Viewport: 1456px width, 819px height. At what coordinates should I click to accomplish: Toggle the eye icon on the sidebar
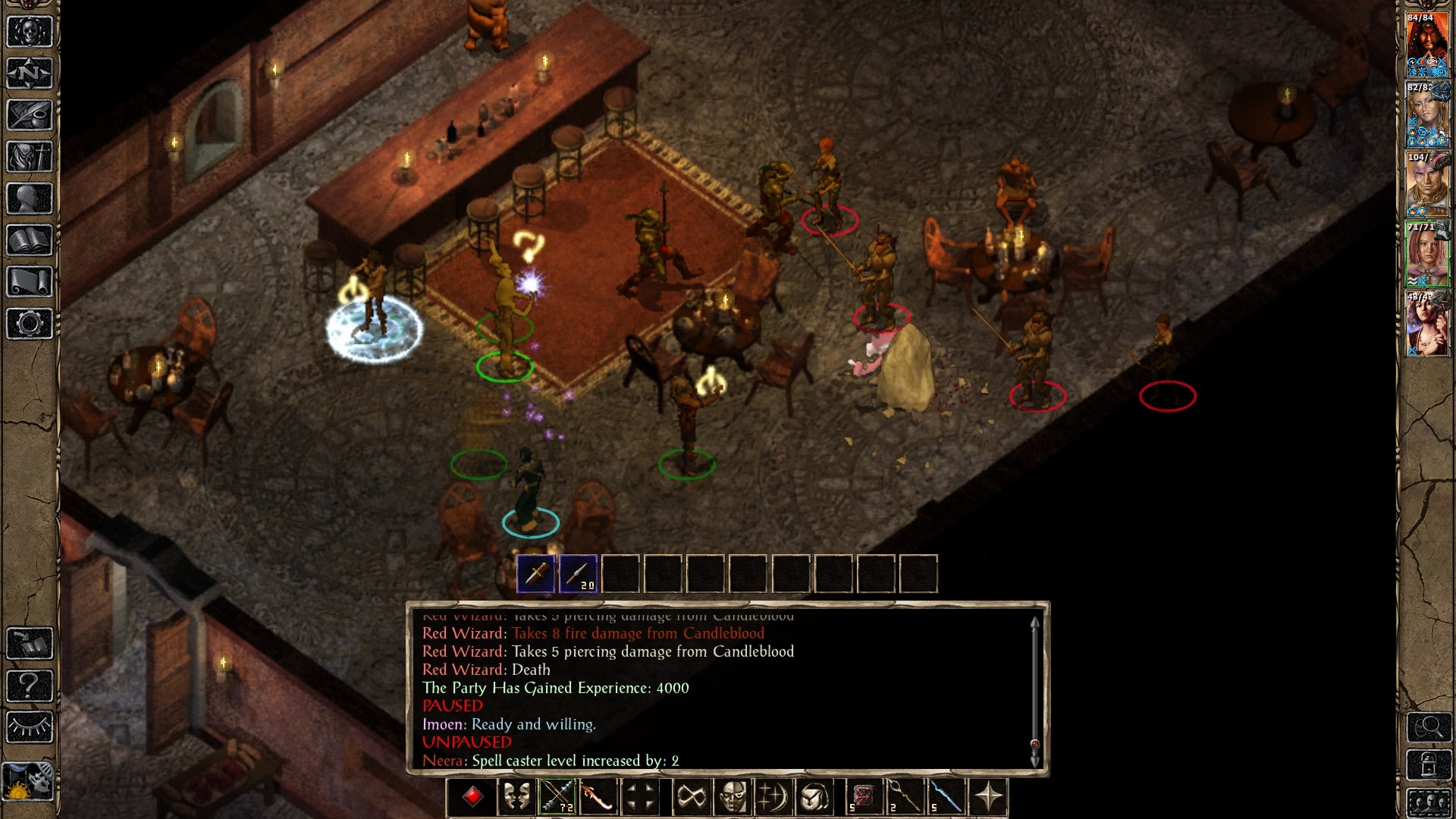click(29, 726)
